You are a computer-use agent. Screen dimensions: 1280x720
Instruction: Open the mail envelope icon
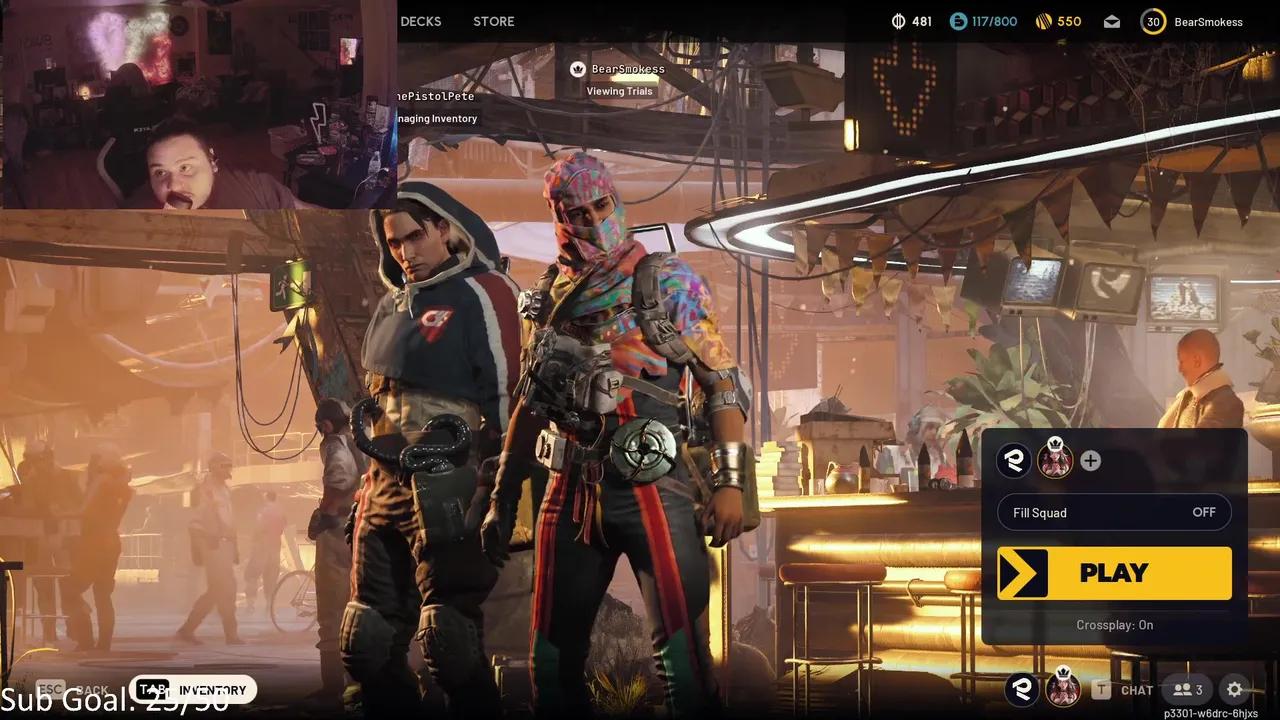pos(1111,21)
